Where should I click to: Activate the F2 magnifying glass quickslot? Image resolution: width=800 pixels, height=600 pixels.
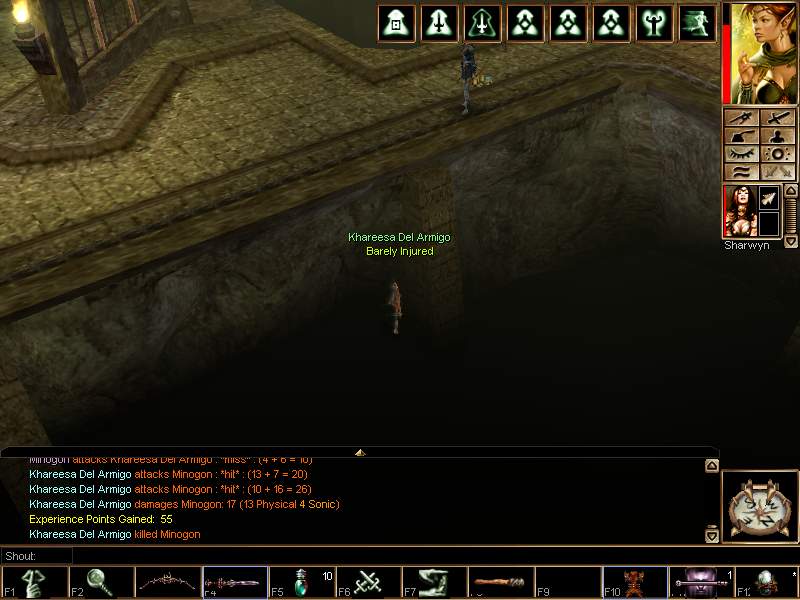(101, 583)
